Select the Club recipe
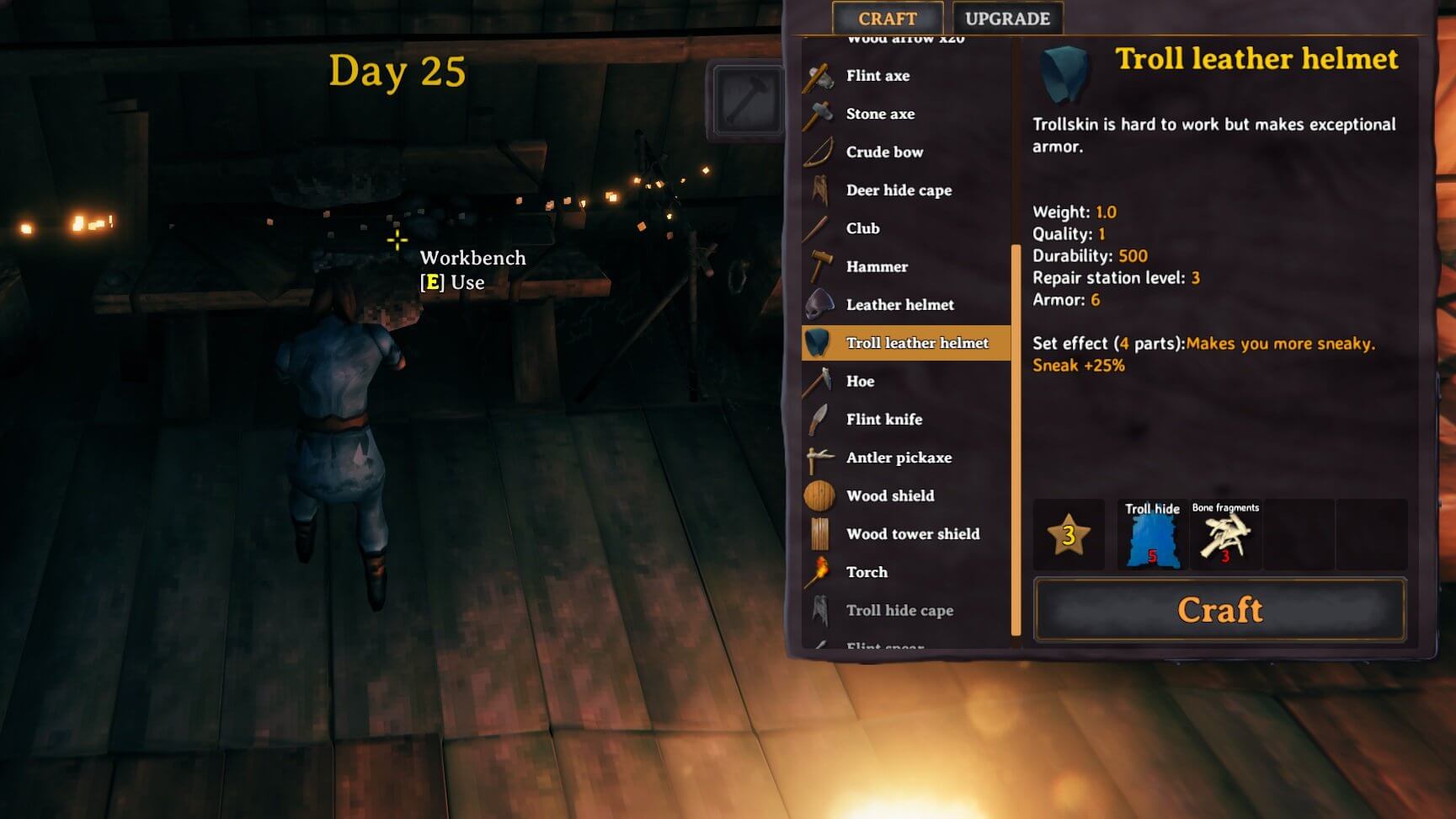The height and width of the screenshot is (819, 1456). click(862, 228)
